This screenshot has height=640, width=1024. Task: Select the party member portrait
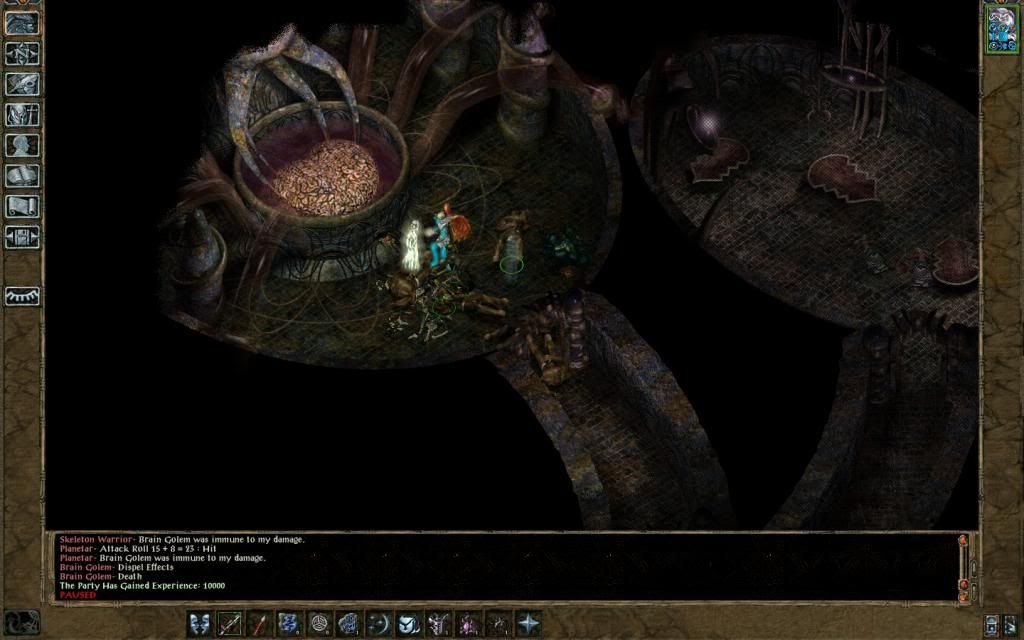coord(1001,28)
